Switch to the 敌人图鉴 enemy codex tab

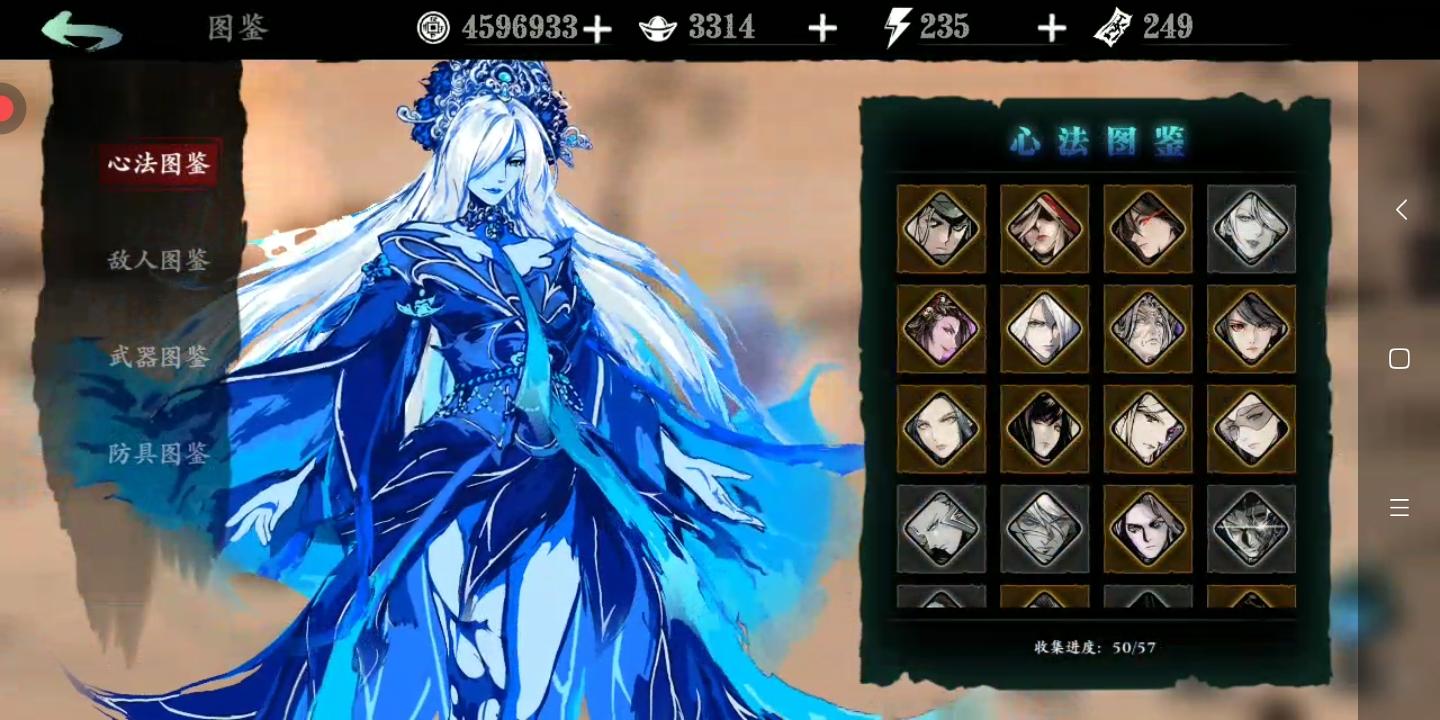coord(158,260)
